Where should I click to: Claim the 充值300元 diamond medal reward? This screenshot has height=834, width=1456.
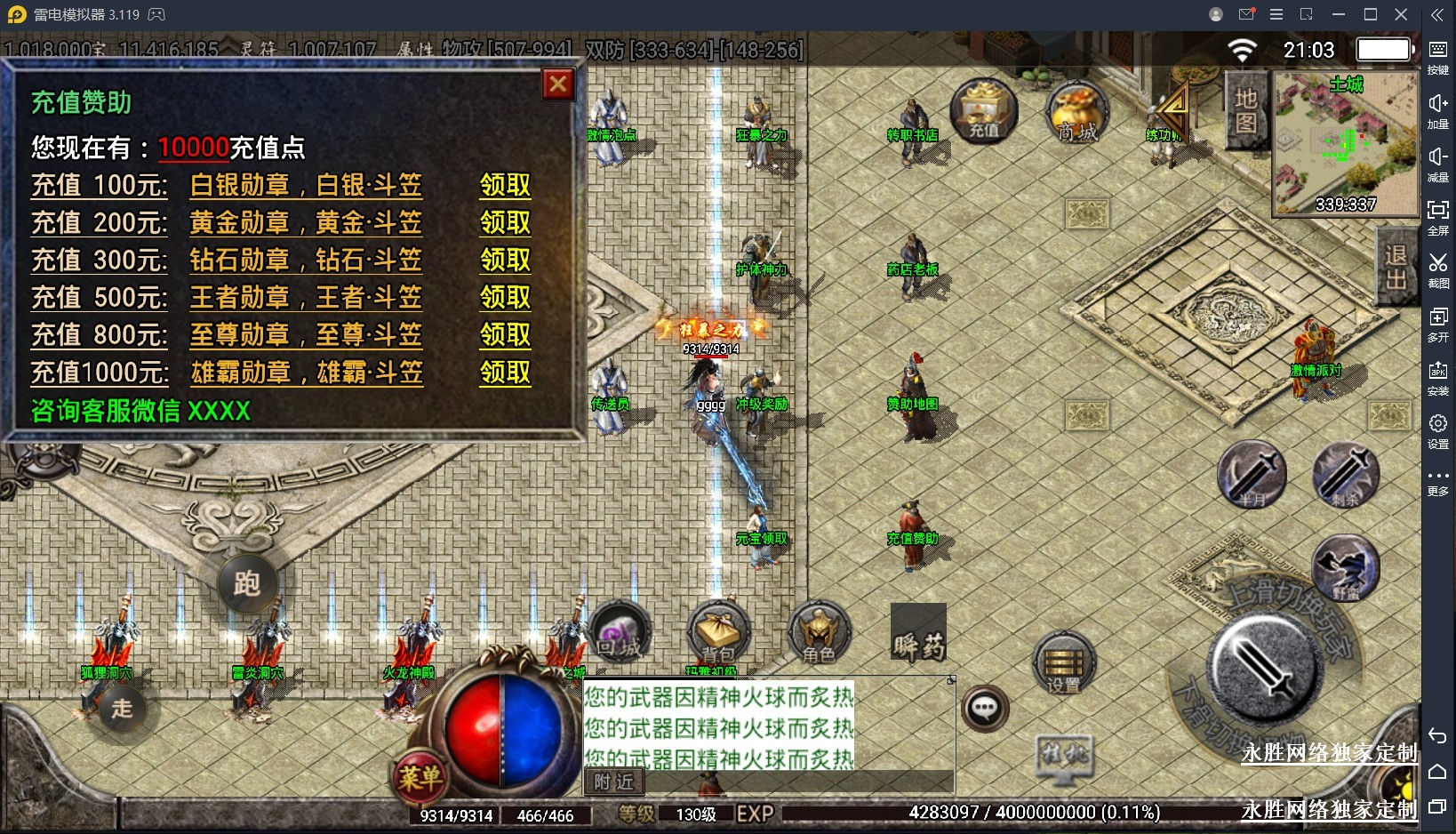pyautogui.click(x=505, y=260)
